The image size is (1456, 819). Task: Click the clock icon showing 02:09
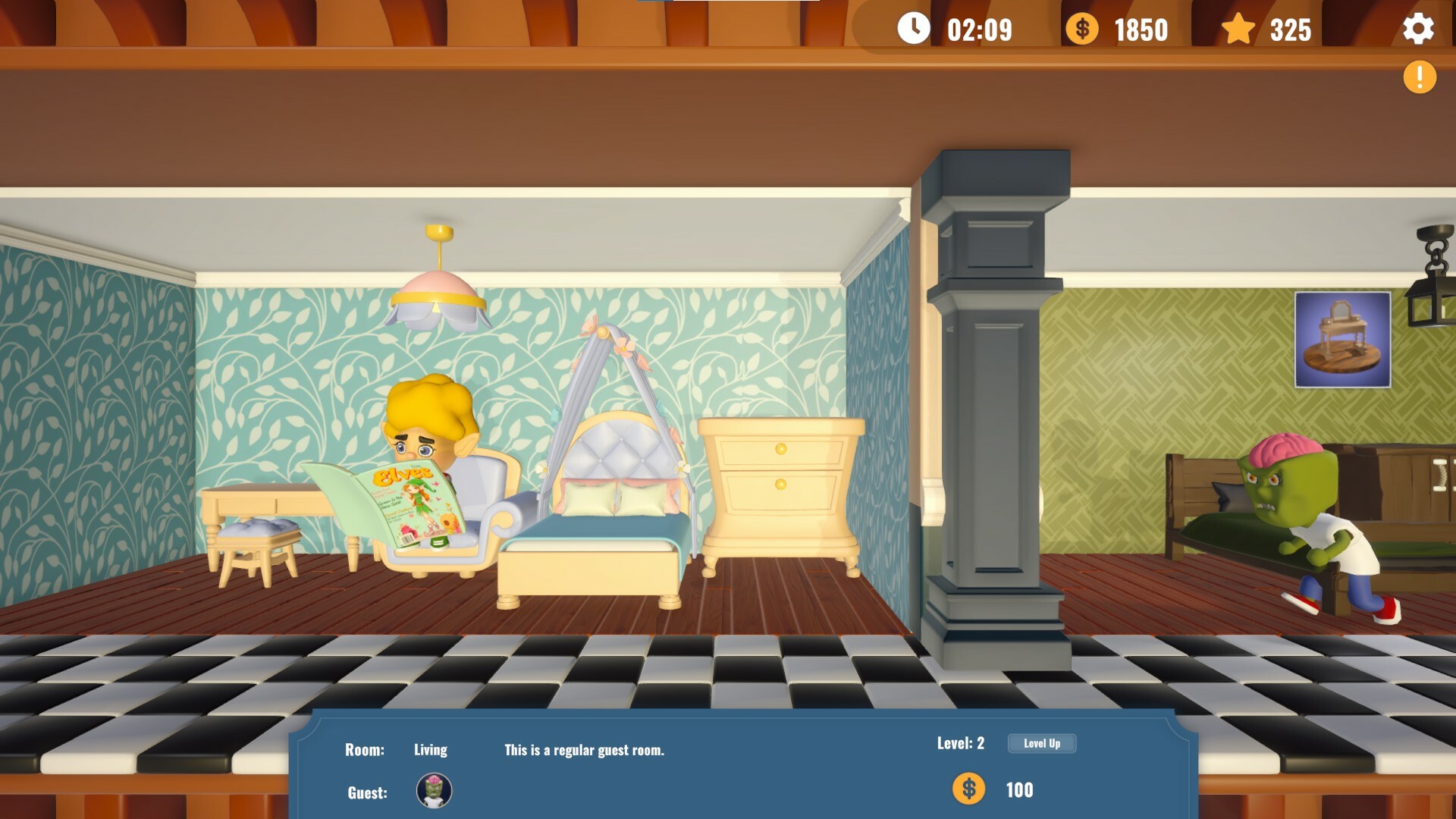[913, 30]
